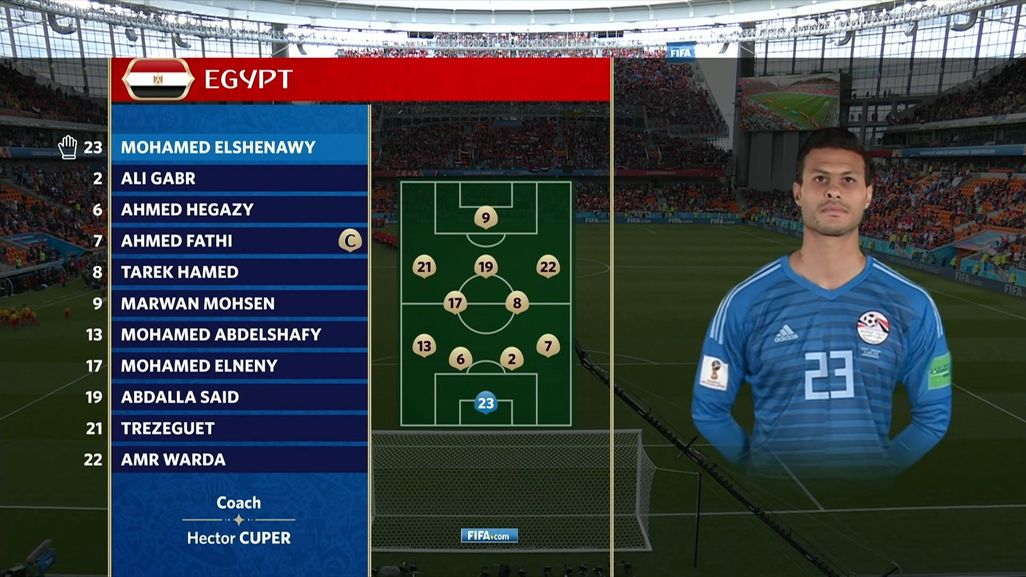Click the Egypt flag in the header

(x=158, y=79)
